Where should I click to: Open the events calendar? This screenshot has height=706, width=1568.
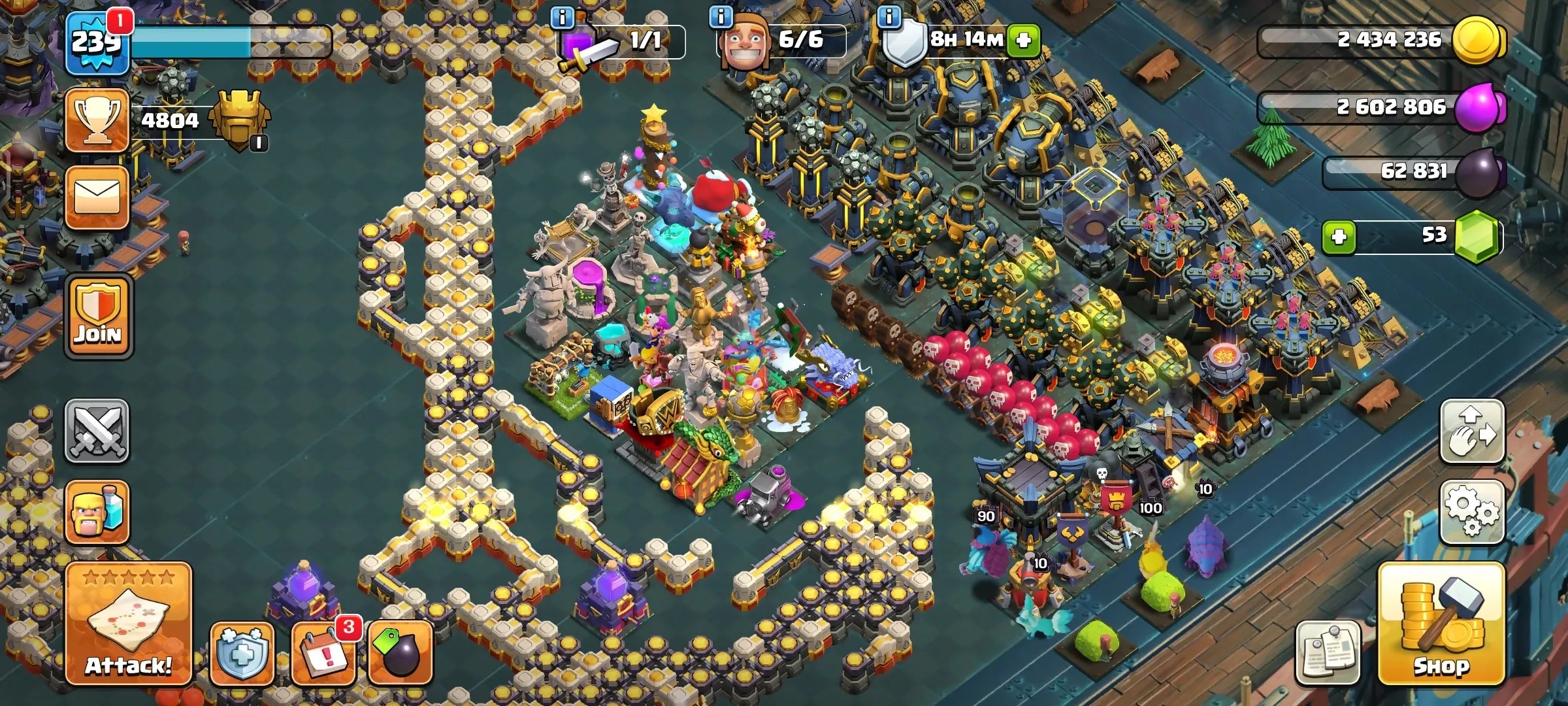tap(323, 653)
